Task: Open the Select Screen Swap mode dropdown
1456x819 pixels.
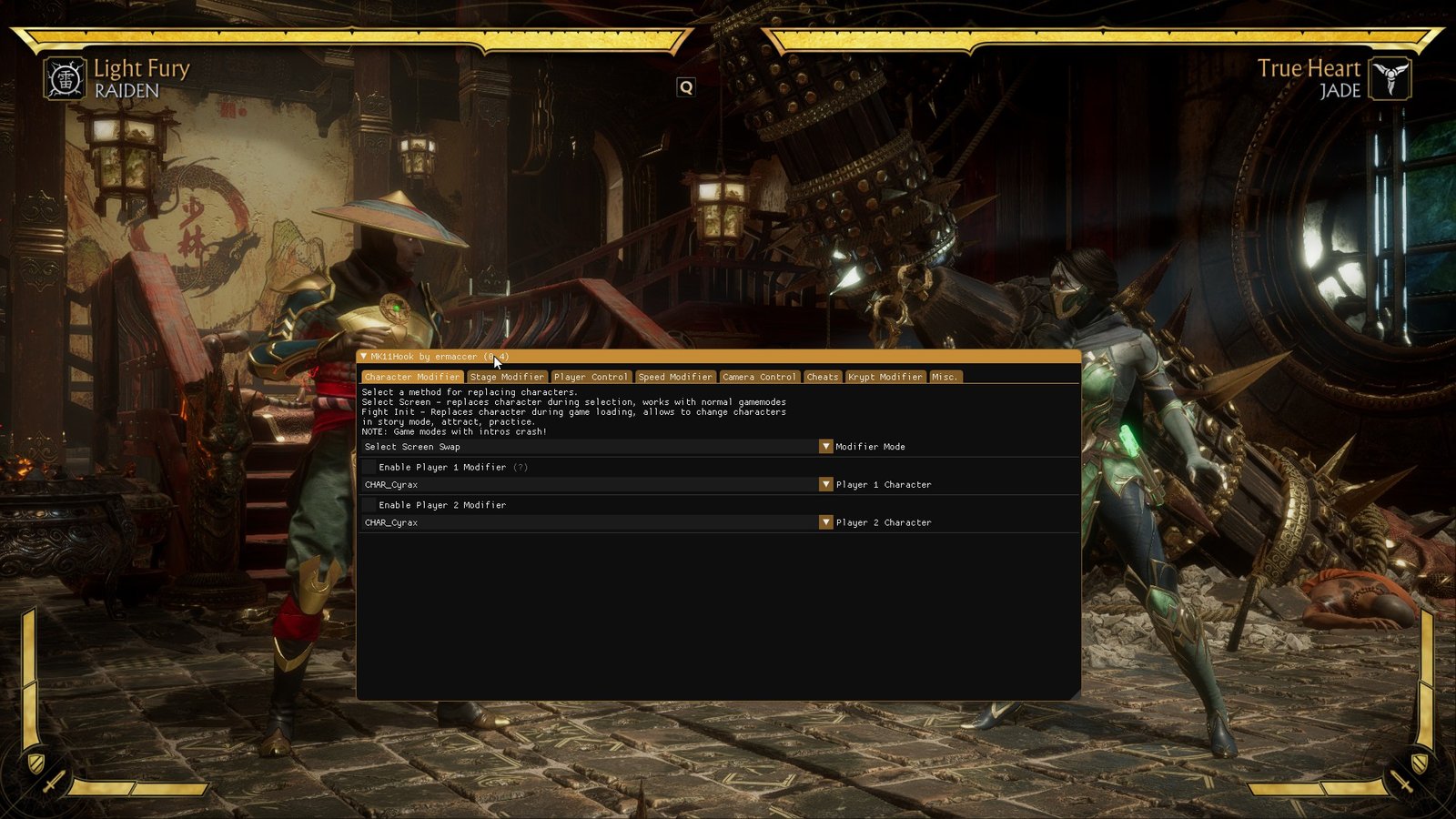Action: click(x=591, y=447)
